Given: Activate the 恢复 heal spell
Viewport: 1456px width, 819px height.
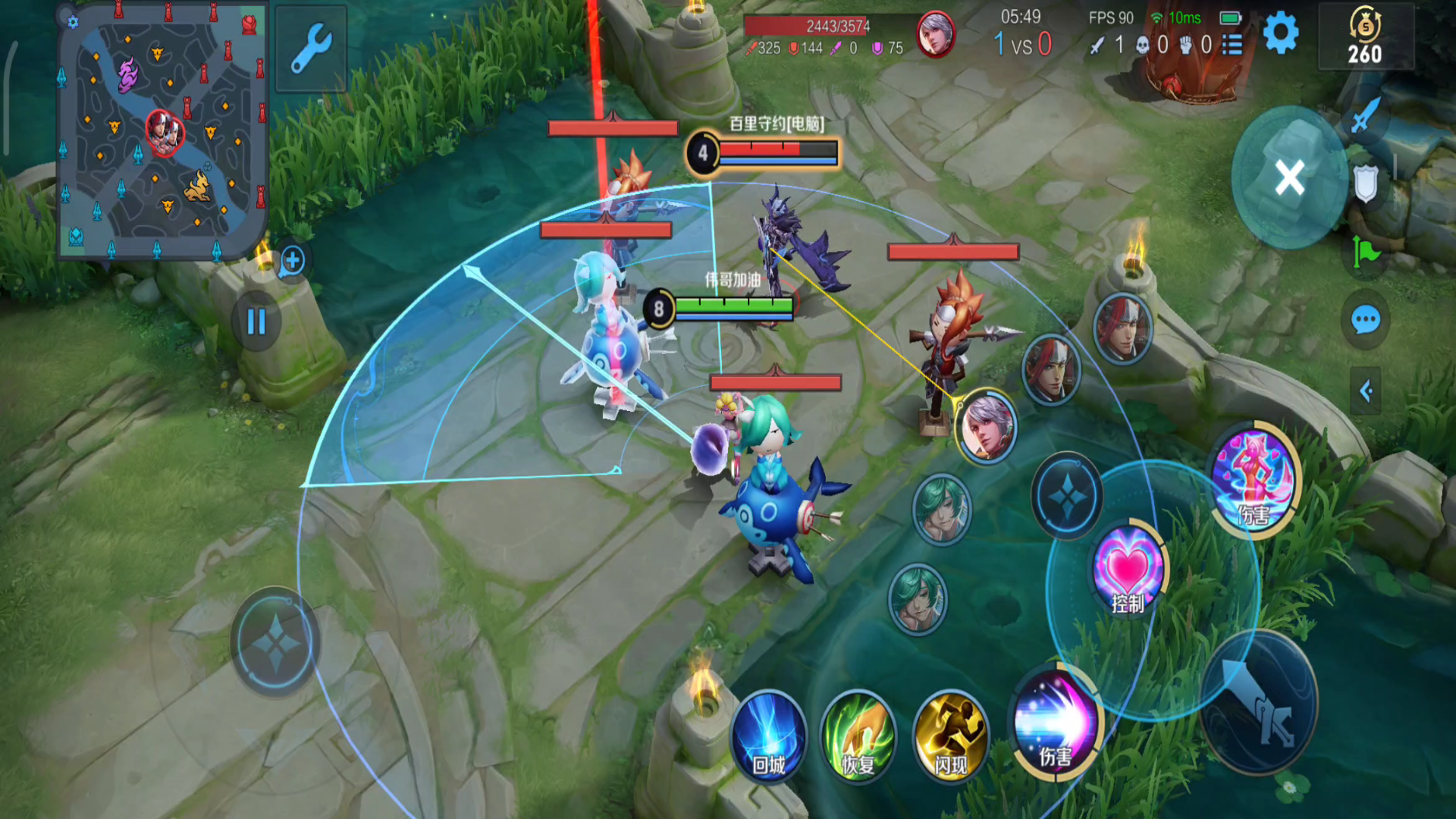Looking at the screenshot, I should [858, 734].
